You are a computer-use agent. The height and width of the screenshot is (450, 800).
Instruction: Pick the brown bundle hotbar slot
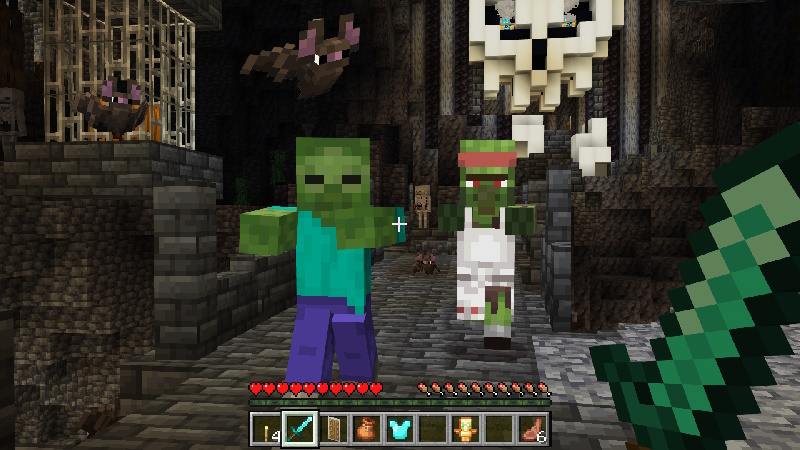pyautogui.click(x=366, y=429)
